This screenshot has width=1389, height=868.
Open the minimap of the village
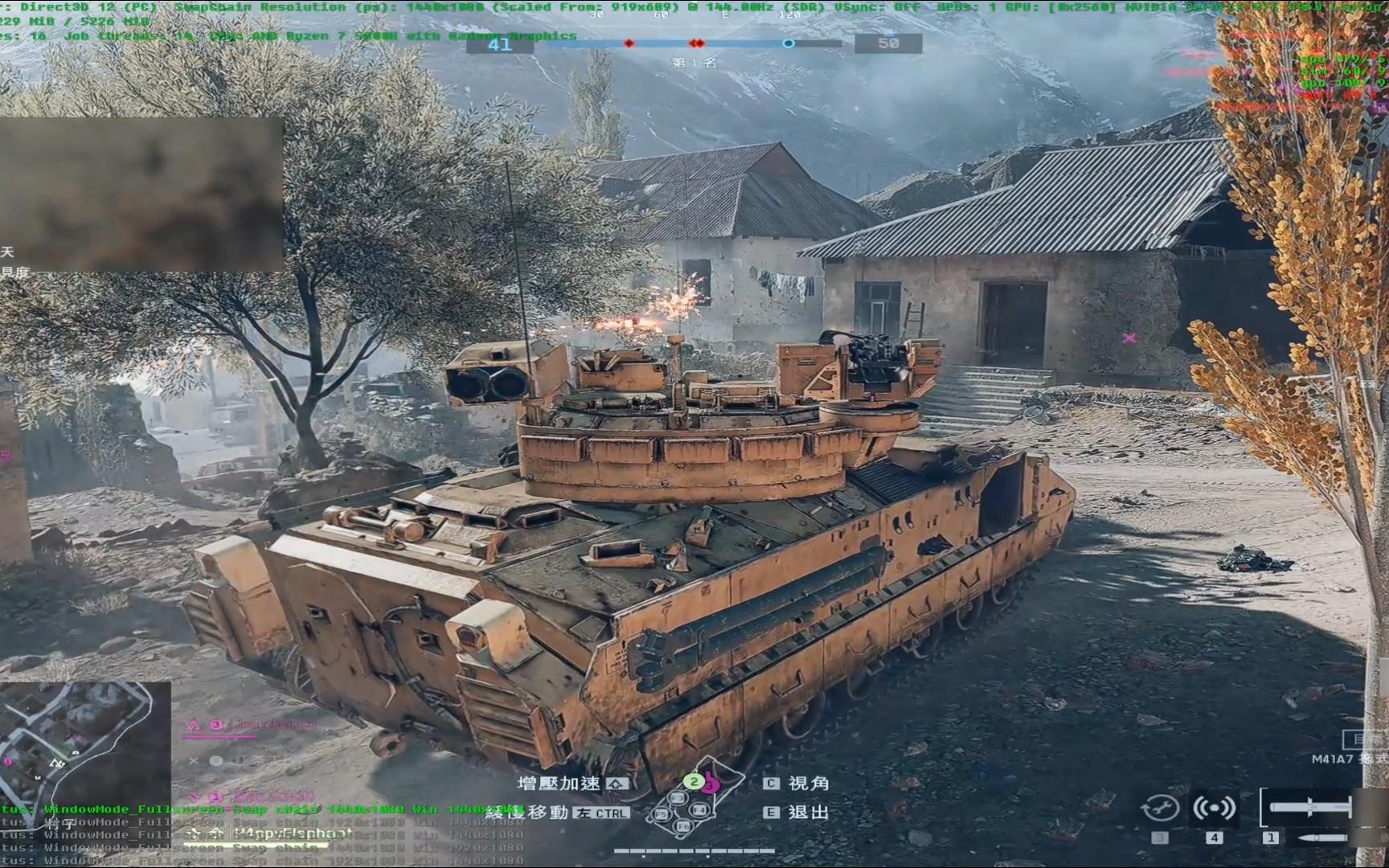click(84, 743)
